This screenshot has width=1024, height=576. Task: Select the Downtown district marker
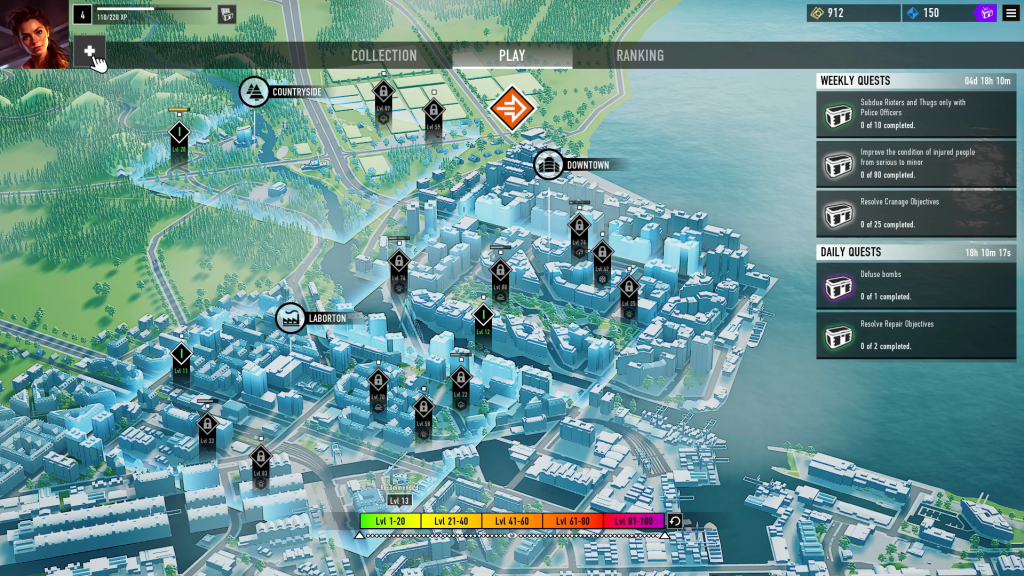point(548,165)
